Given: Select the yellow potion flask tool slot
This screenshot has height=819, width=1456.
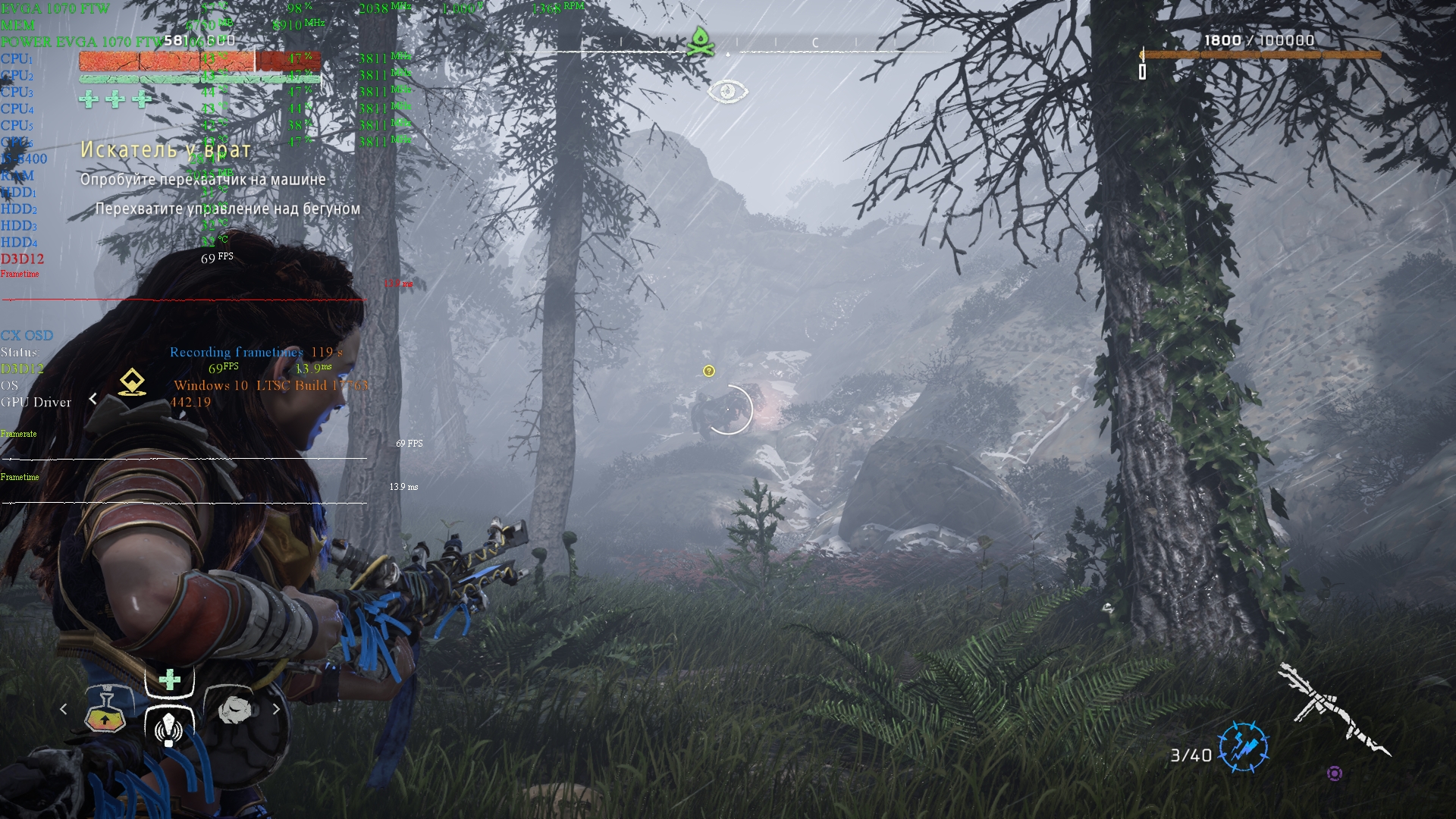Looking at the screenshot, I should pyautogui.click(x=105, y=711).
